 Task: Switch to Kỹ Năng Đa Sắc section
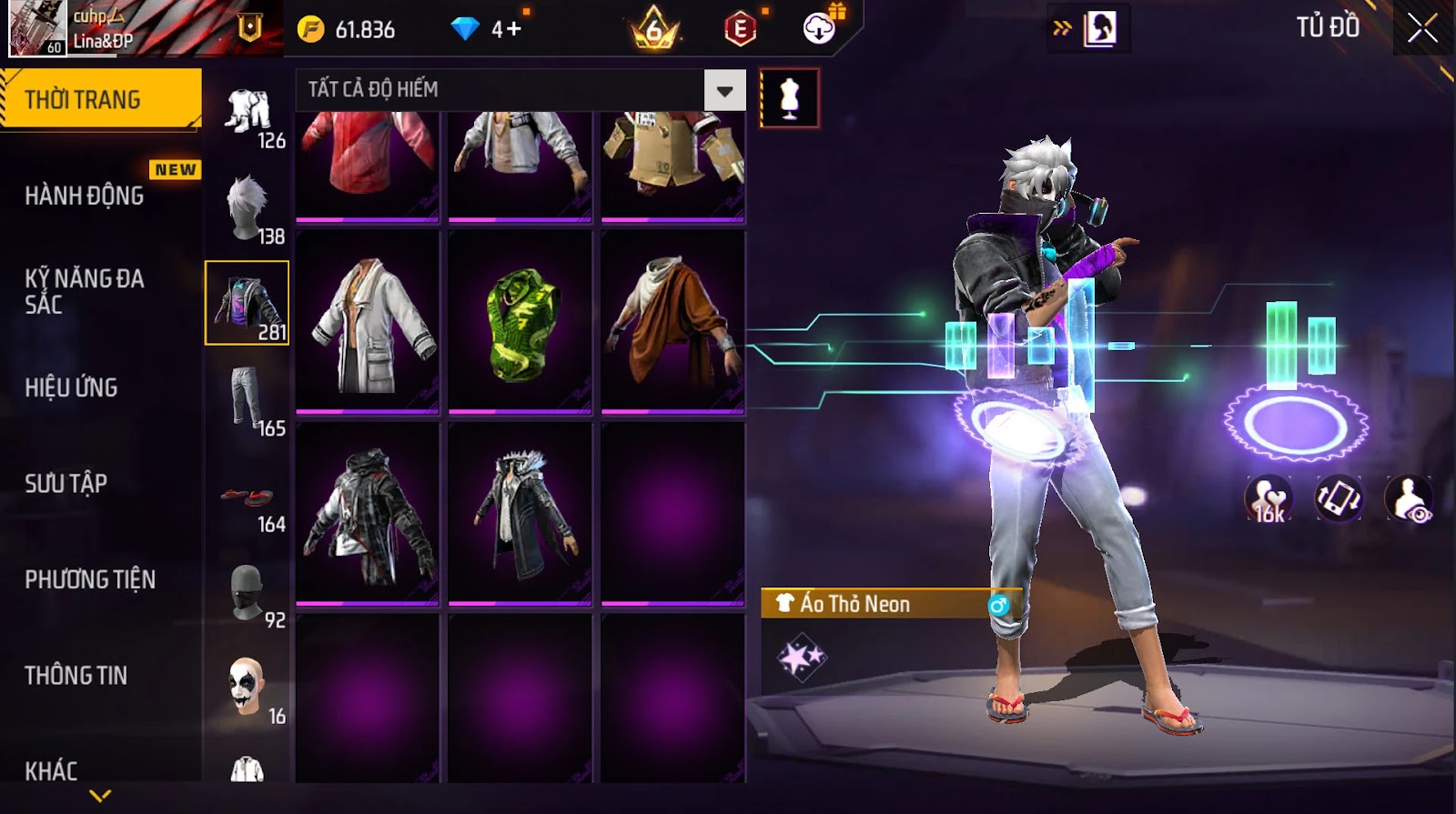pyautogui.click(x=84, y=291)
